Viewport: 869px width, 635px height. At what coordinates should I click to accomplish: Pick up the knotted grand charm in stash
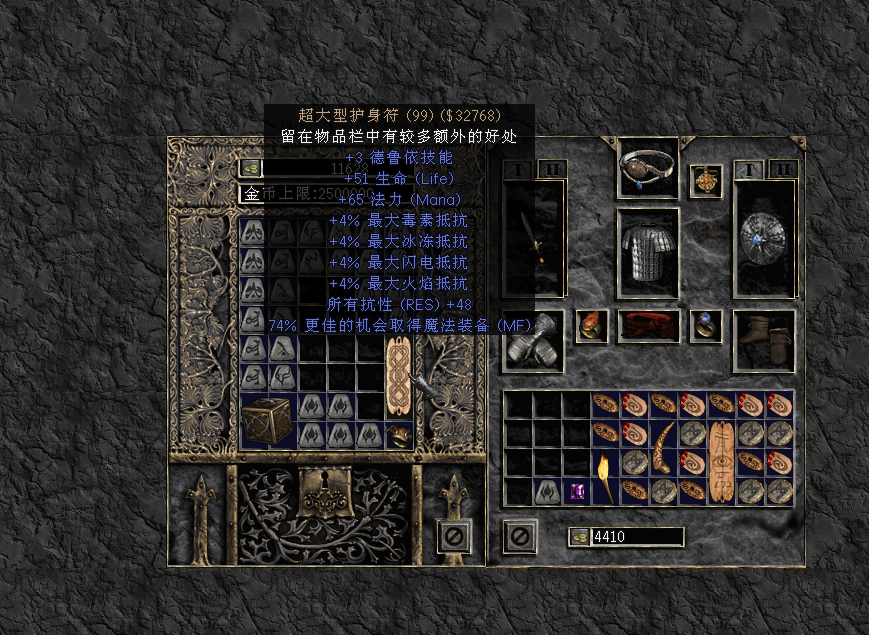pos(398,376)
